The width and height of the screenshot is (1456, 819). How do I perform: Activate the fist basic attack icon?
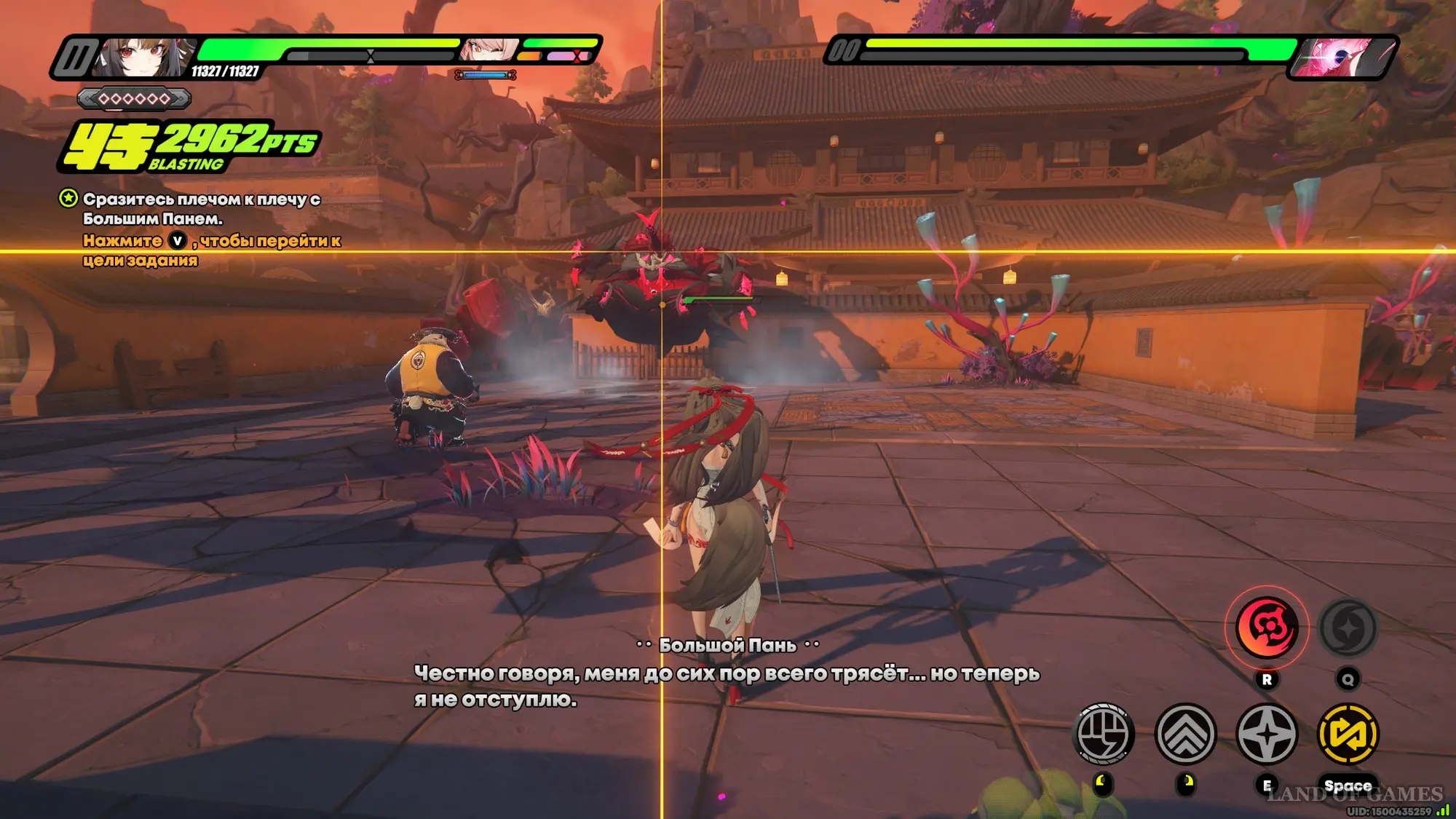(x=1104, y=734)
